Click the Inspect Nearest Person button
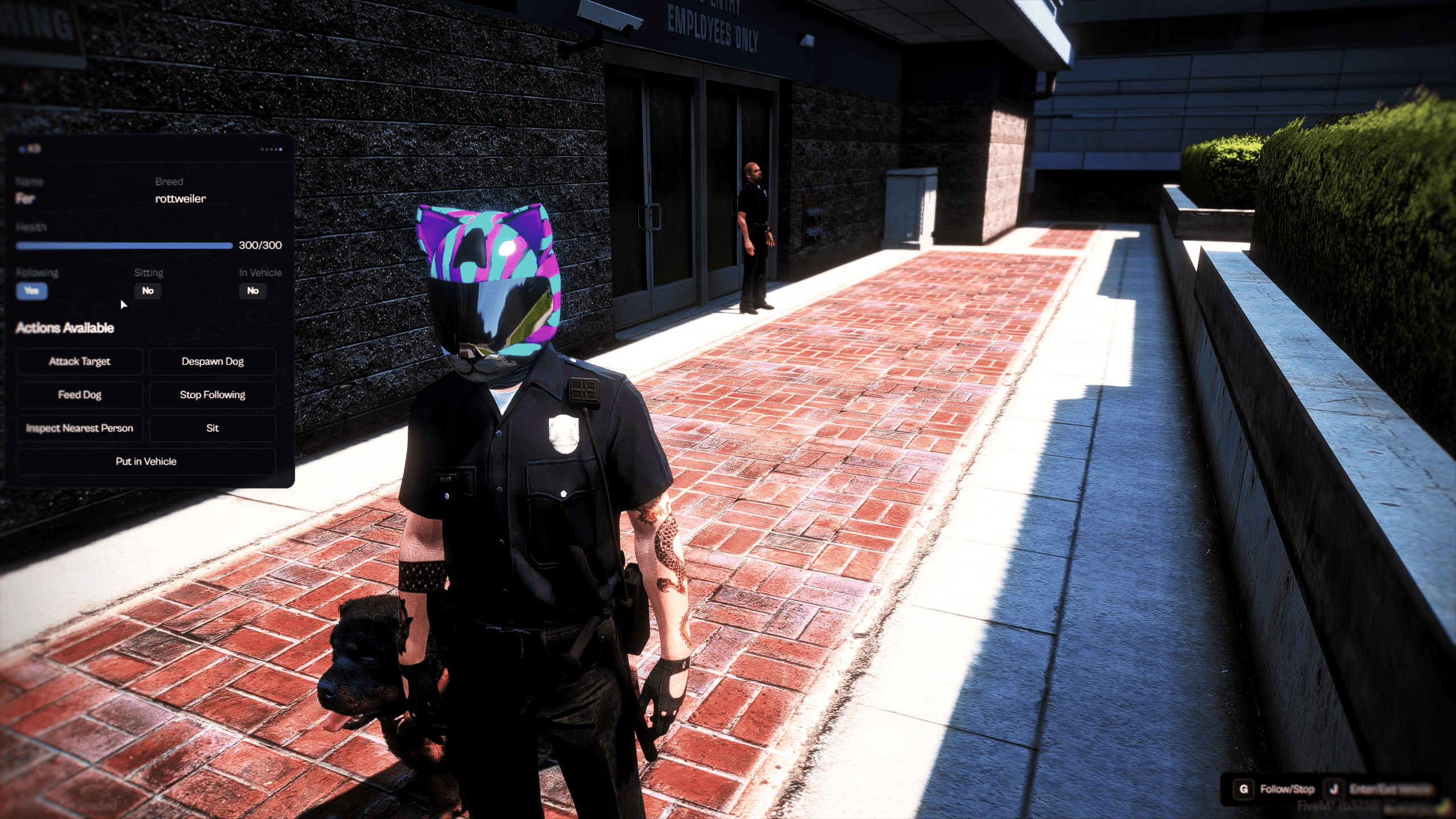This screenshot has width=1456, height=819. [80, 428]
